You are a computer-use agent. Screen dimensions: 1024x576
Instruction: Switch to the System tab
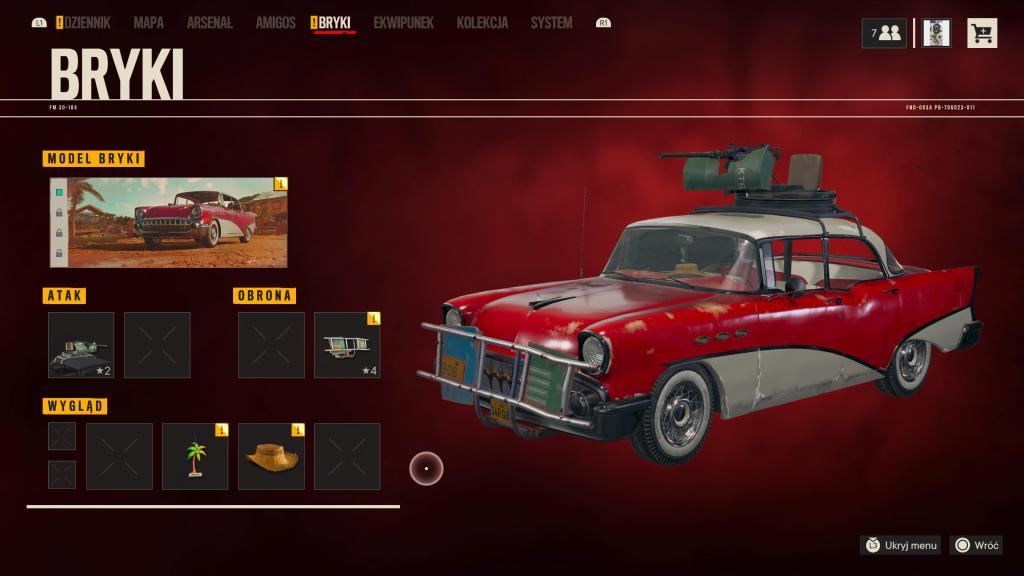tap(551, 22)
